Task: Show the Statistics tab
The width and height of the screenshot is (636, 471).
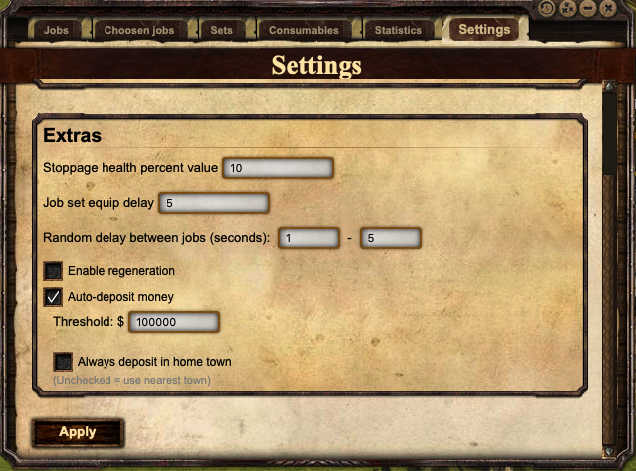Action: click(x=398, y=30)
